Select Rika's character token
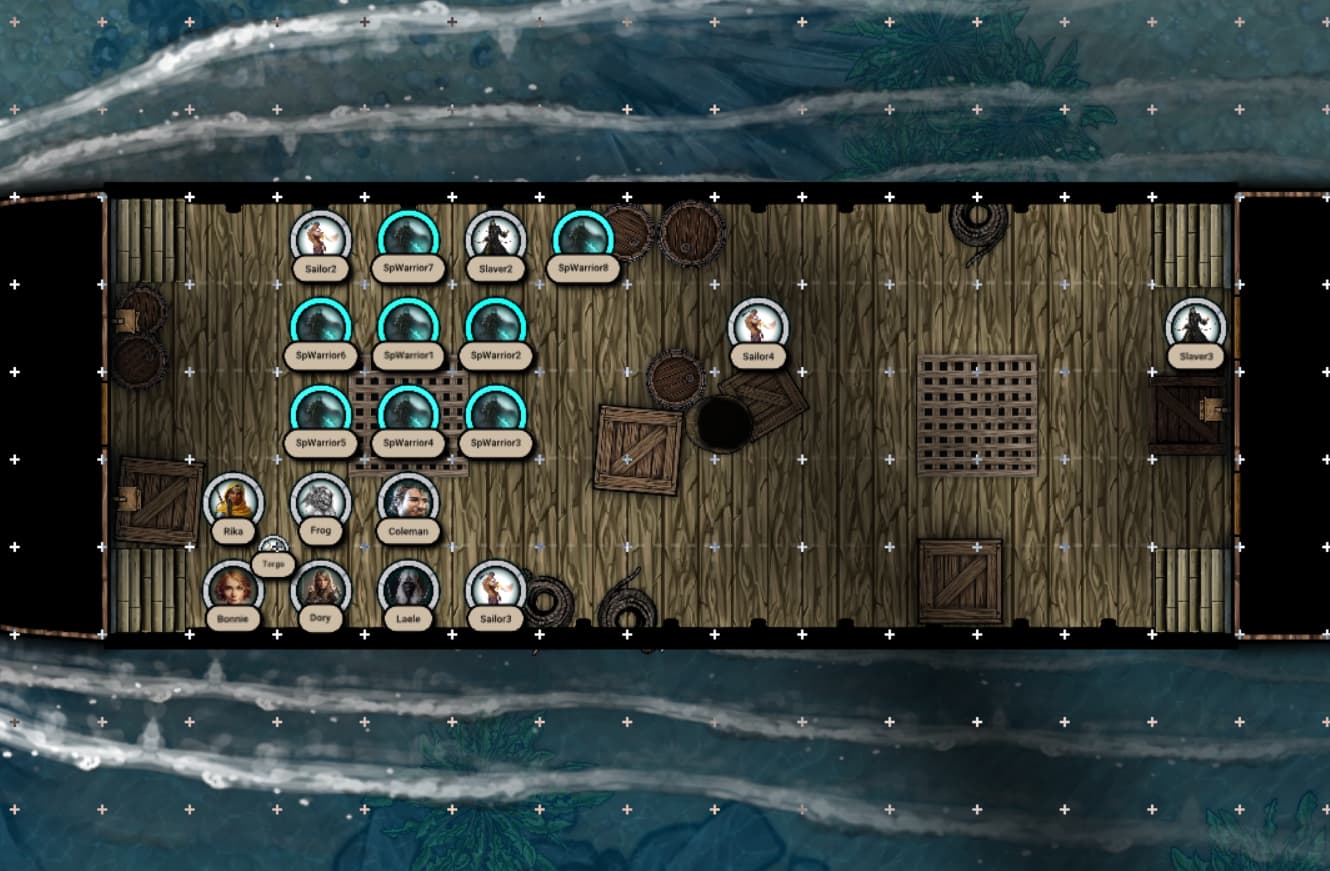 tap(233, 502)
